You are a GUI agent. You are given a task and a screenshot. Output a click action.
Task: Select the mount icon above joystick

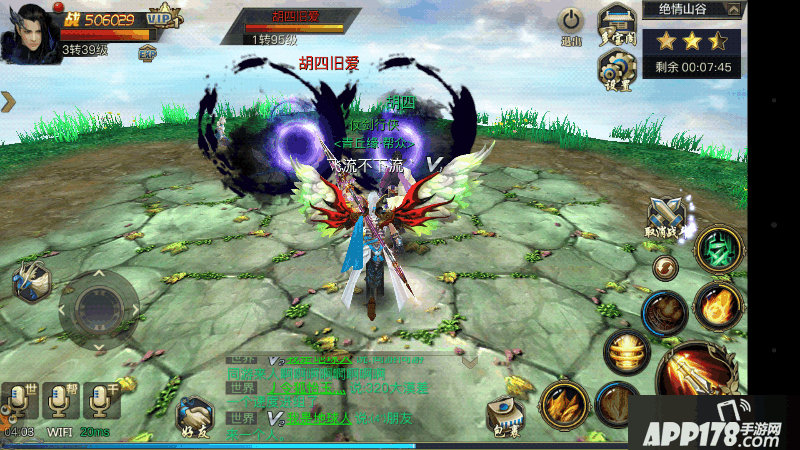(30, 280)
